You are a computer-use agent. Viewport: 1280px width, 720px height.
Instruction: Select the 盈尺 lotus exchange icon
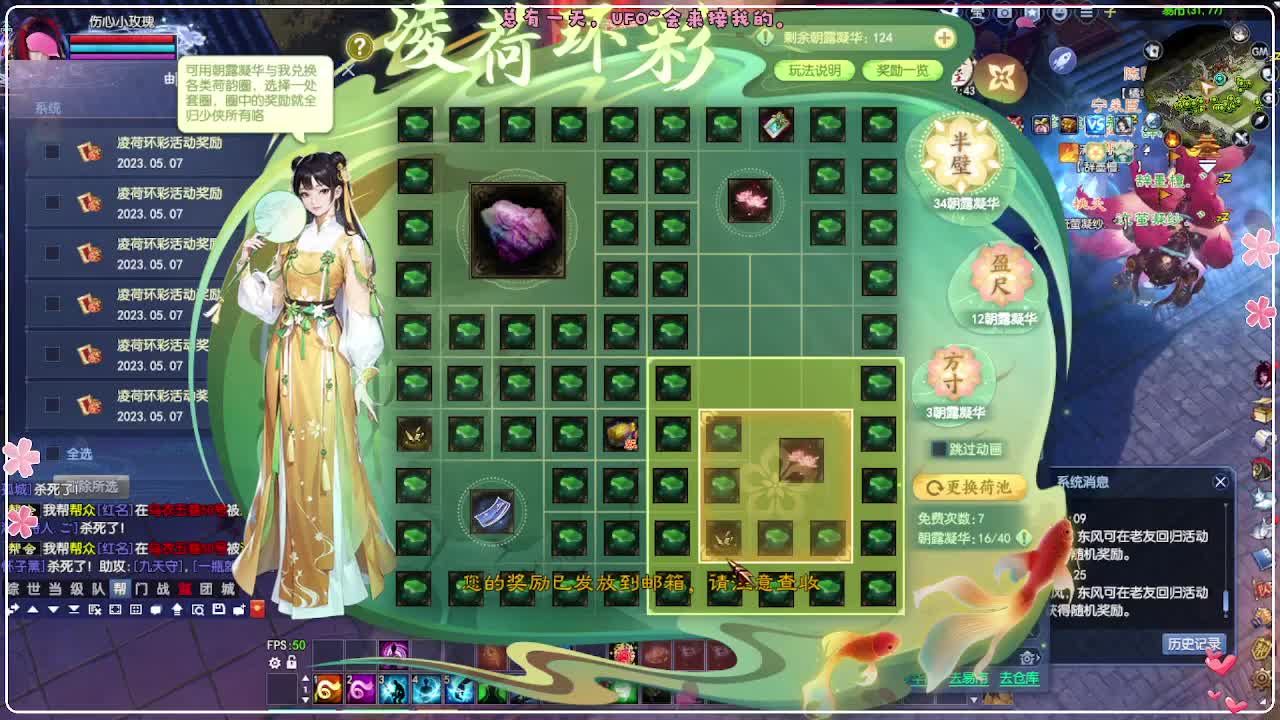click(1000, 278)
